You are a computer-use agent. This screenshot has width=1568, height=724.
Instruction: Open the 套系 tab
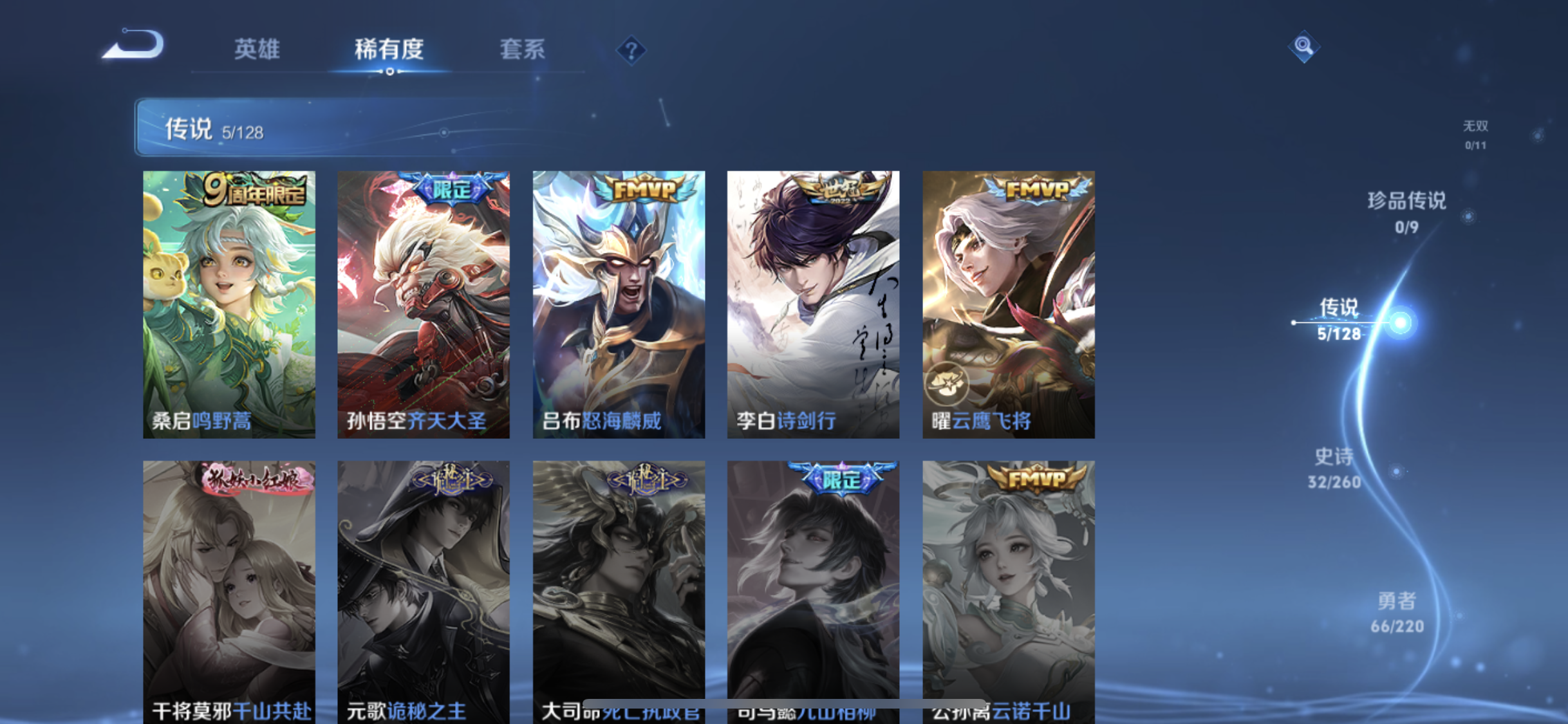pos(522,49)
